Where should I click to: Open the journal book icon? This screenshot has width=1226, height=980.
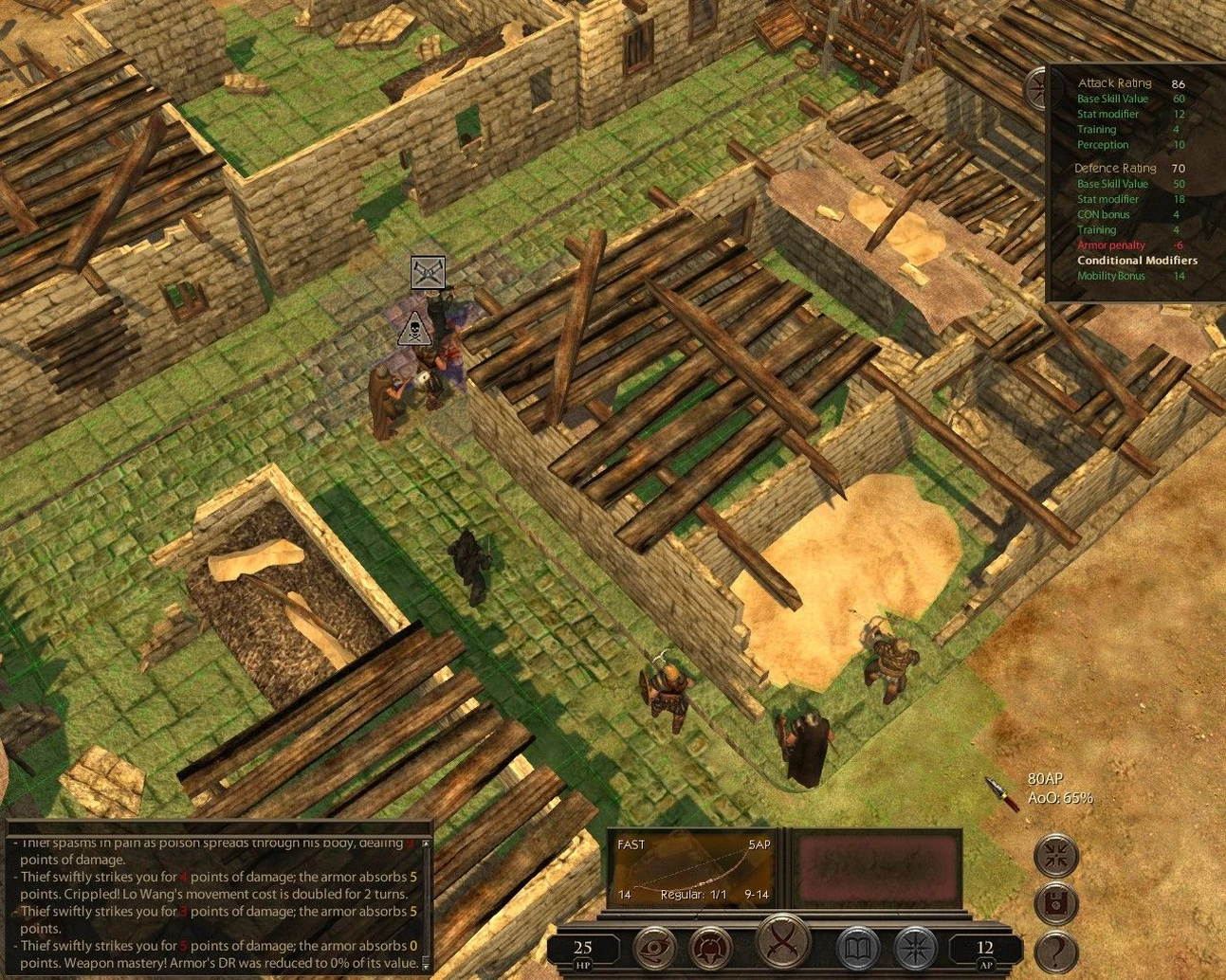[x=857, y=947]
